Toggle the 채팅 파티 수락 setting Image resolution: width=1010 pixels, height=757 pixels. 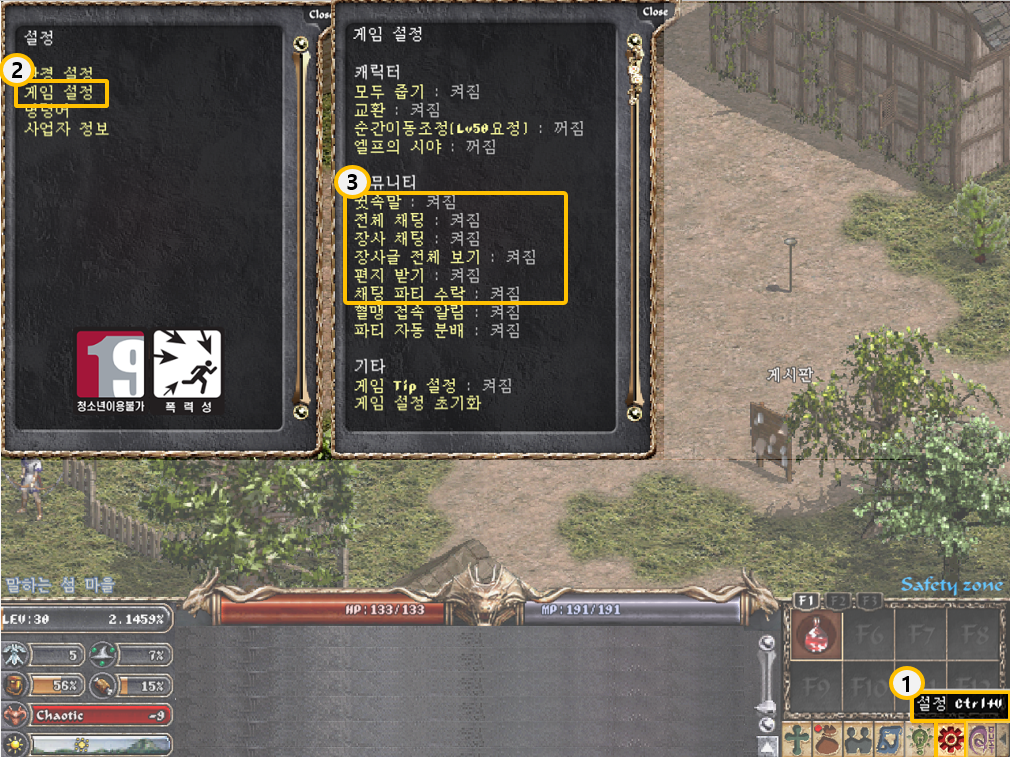tap(437, 293)
